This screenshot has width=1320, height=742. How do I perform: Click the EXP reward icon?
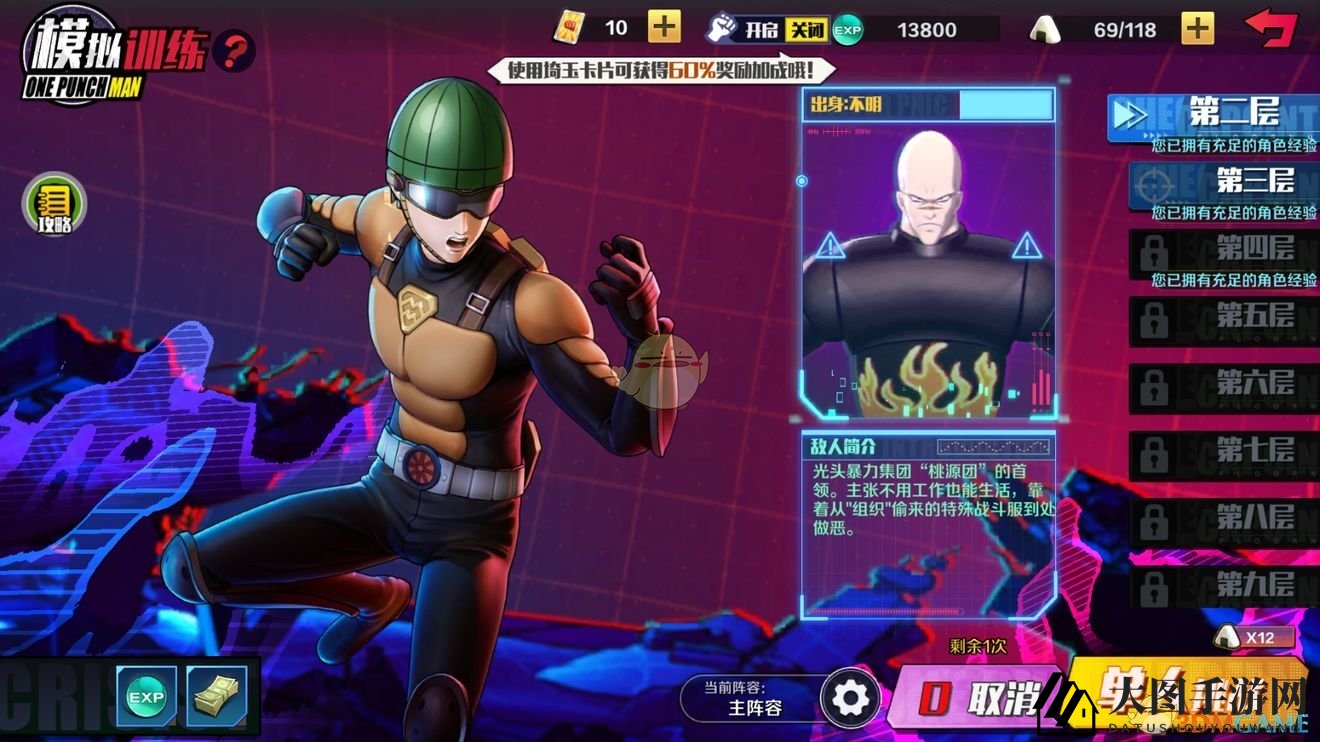146,695
